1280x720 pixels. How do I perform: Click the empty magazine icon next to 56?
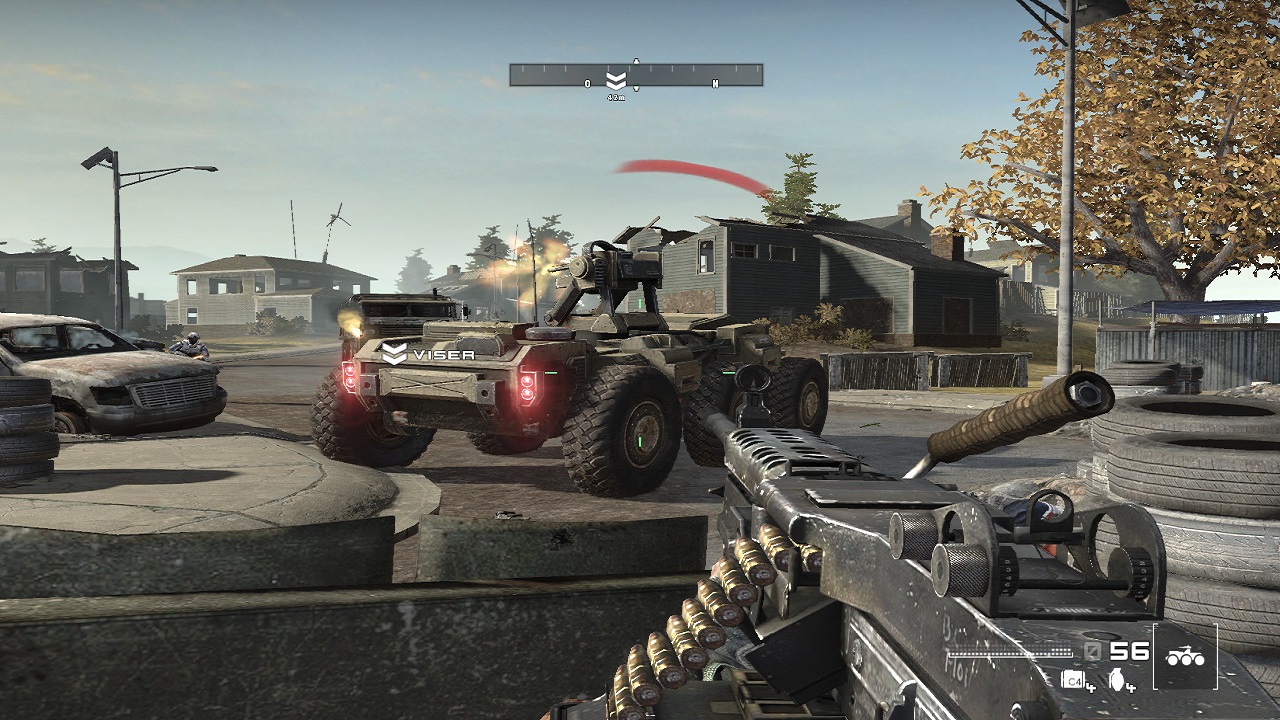1092,652
